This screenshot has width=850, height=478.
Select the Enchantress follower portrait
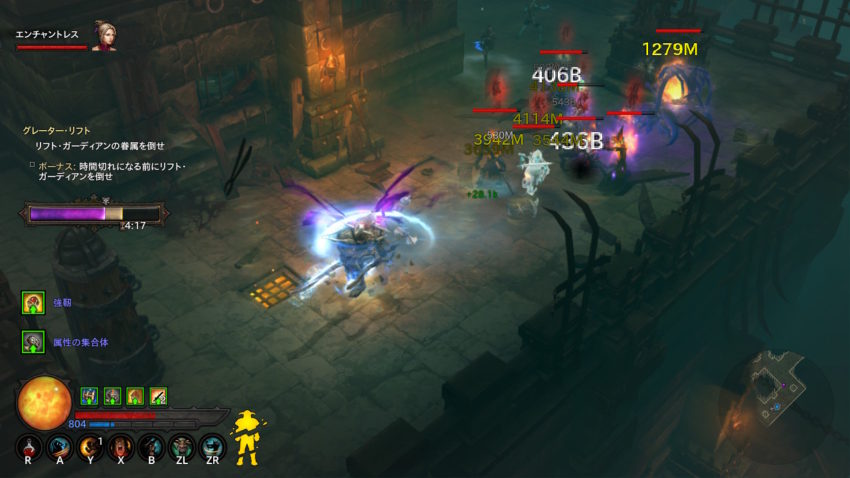(x=104, y=36)
